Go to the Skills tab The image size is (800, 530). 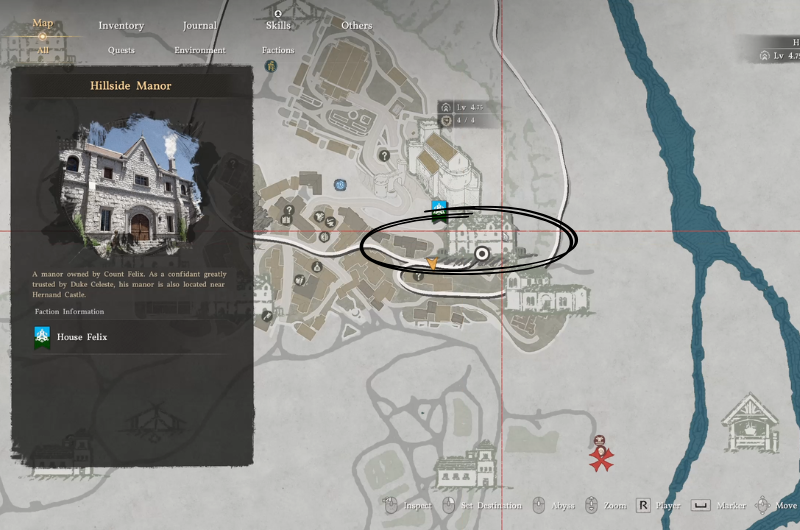[x=278, y=25]
